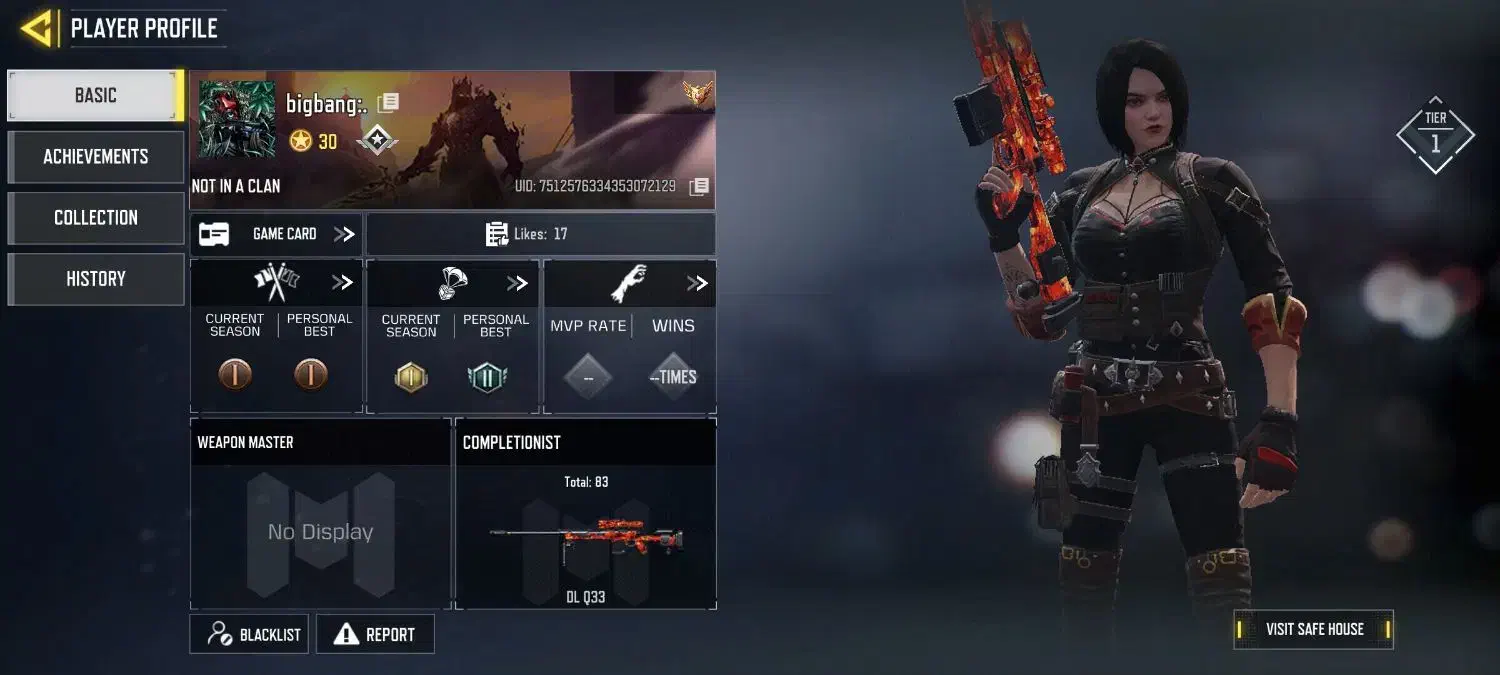View the History tab

point(95,279)
